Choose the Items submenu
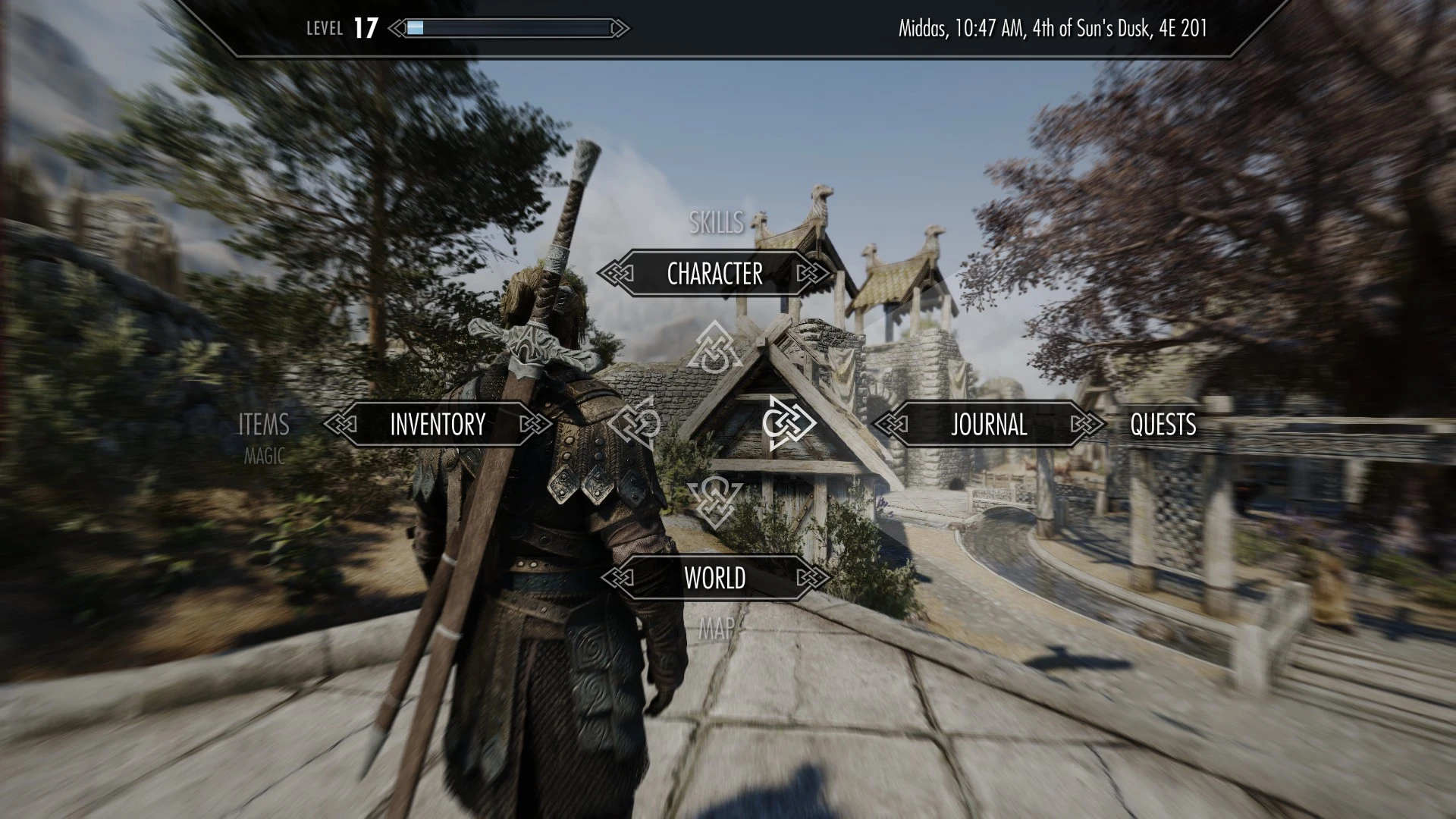The height and width of the screenshot is (819, 1456). (x=264, y=425)
